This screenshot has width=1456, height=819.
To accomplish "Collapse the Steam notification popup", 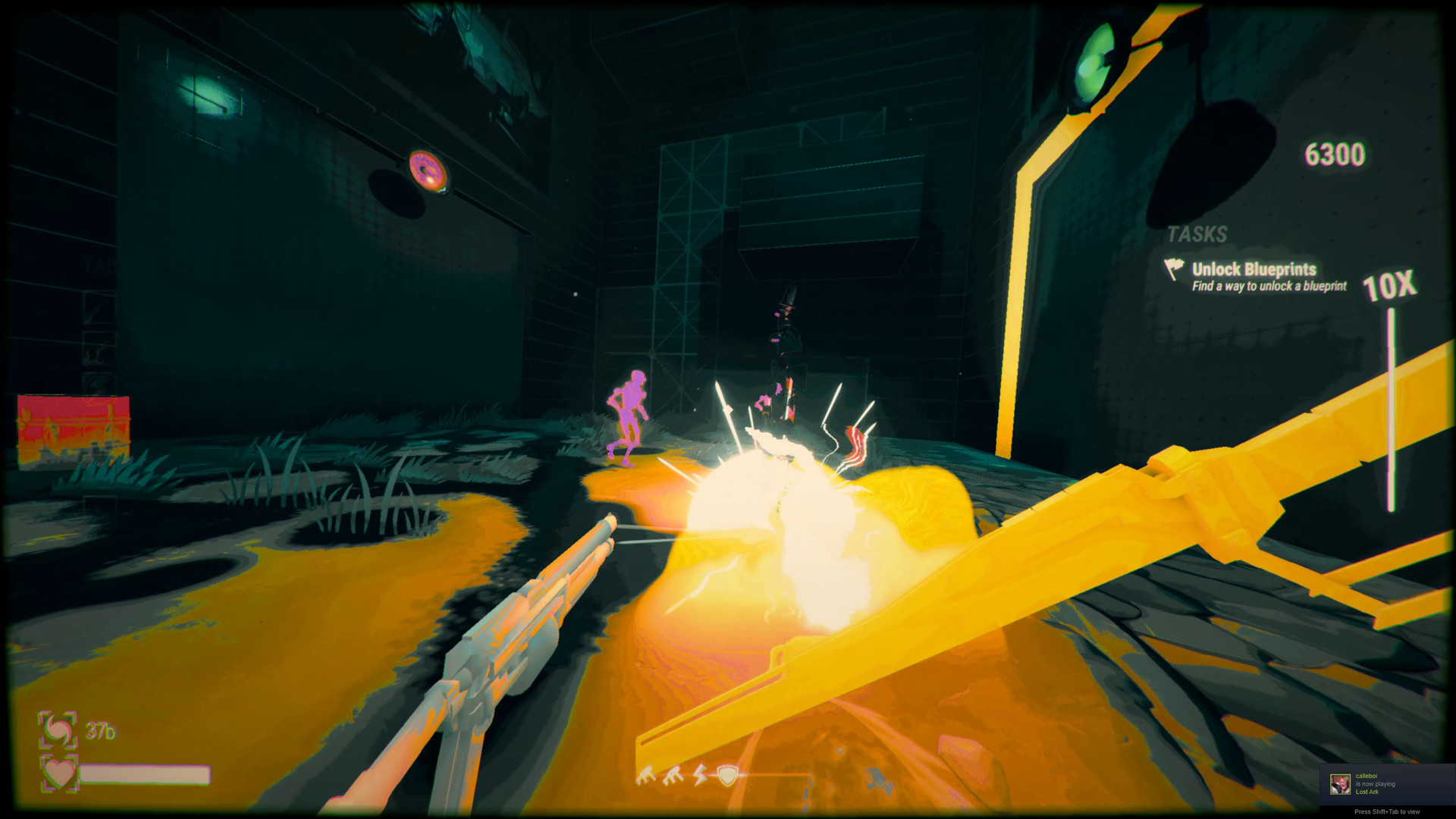I will (x=1388, y=785).
